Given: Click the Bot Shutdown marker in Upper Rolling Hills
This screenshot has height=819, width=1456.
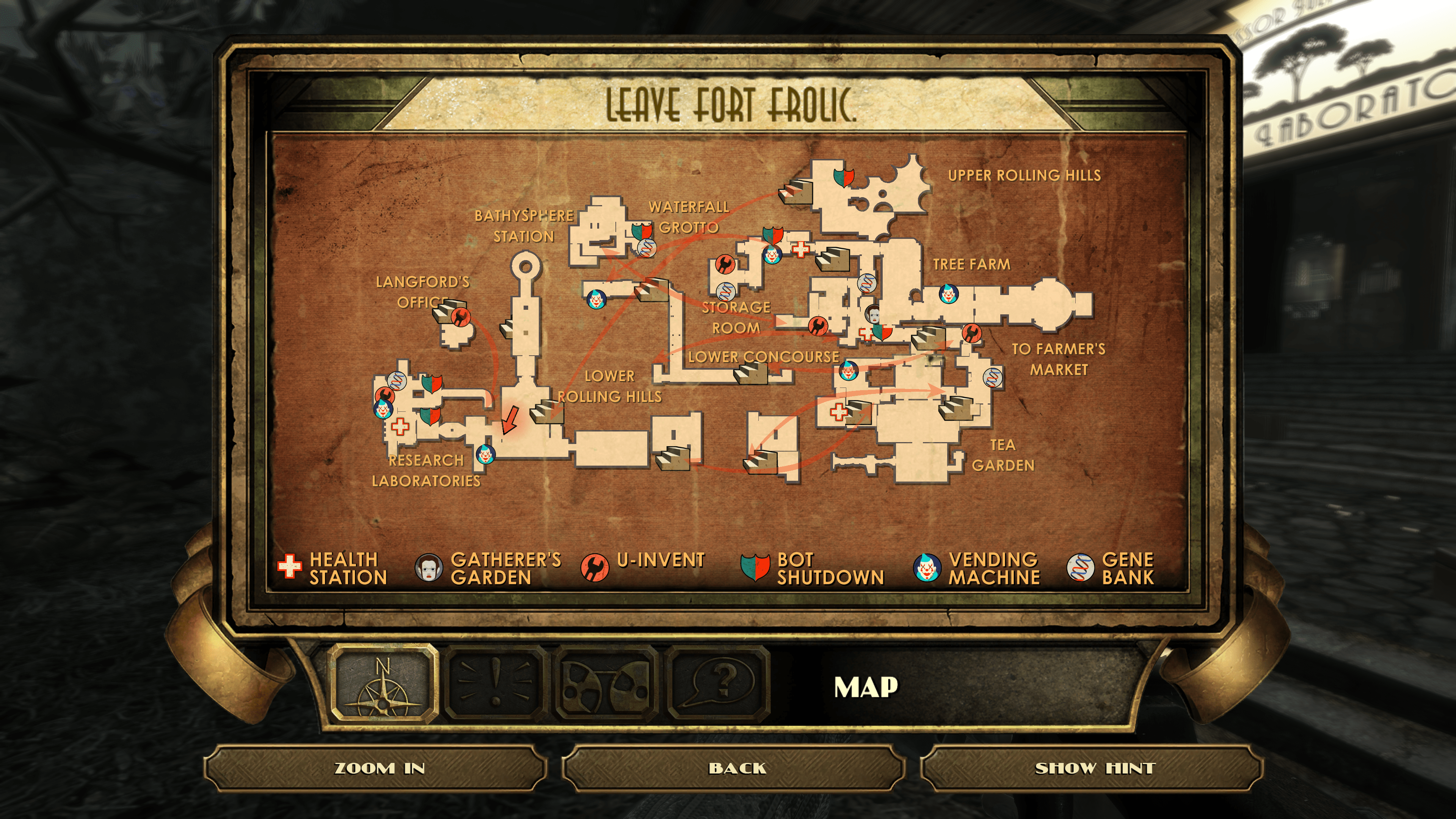Looking at the screenshot, I should coord(843,177).
